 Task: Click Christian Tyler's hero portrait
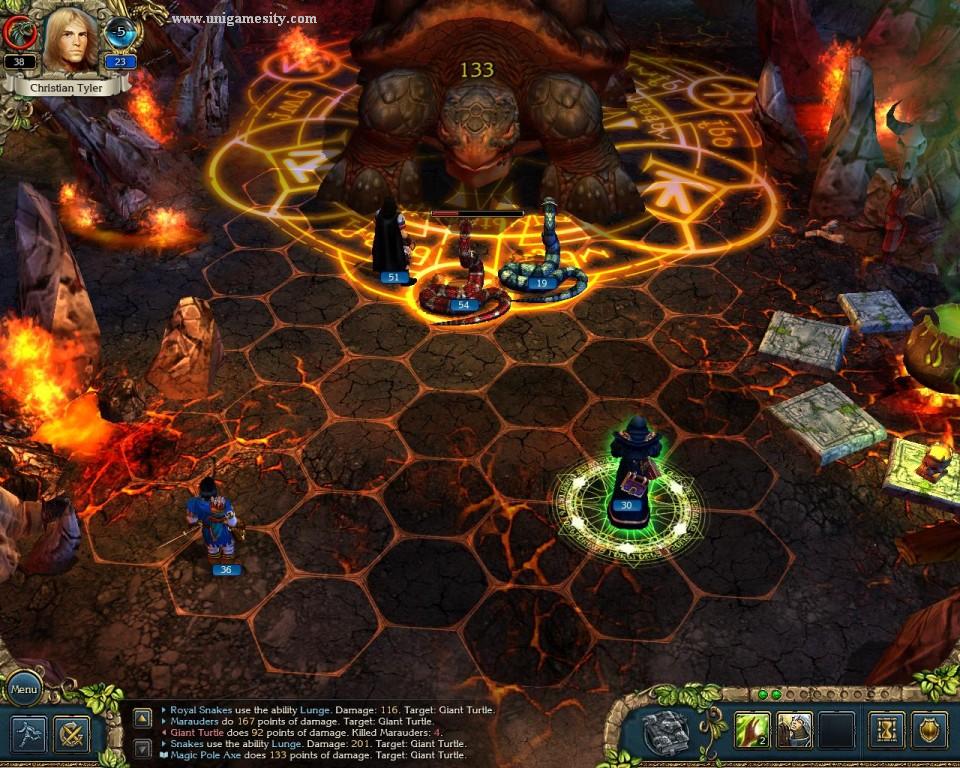(x=70, y=40)
